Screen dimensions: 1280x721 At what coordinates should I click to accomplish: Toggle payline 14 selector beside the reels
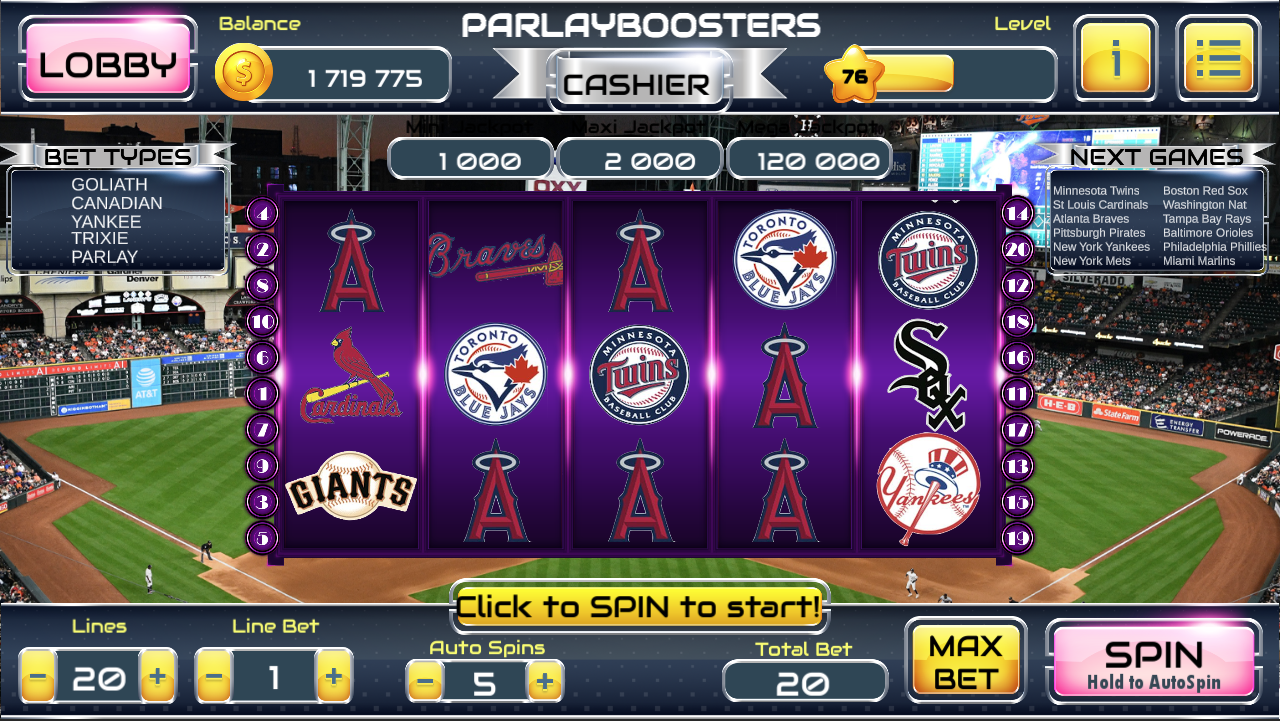(1019, 213)
